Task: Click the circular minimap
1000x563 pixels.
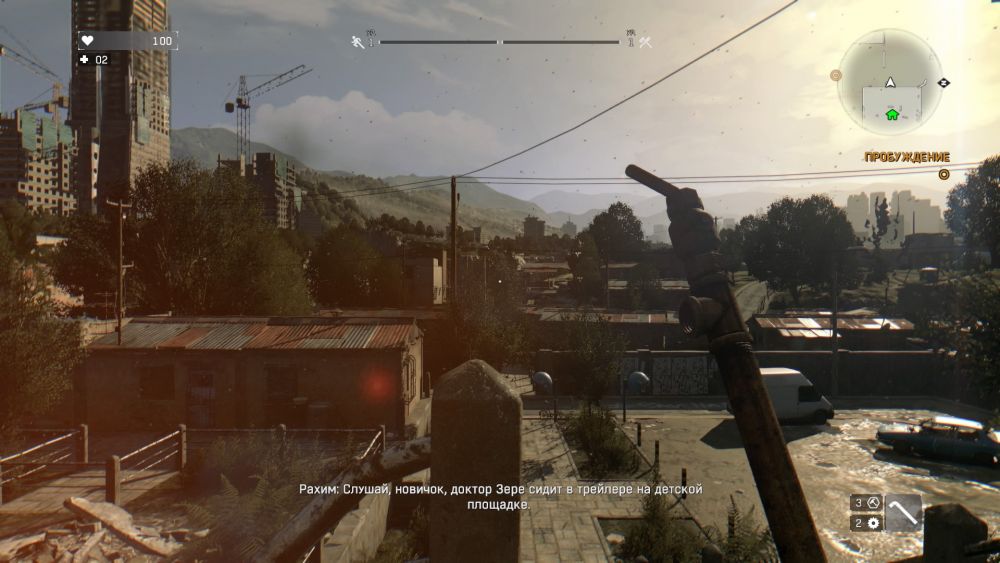Action: 890,81
